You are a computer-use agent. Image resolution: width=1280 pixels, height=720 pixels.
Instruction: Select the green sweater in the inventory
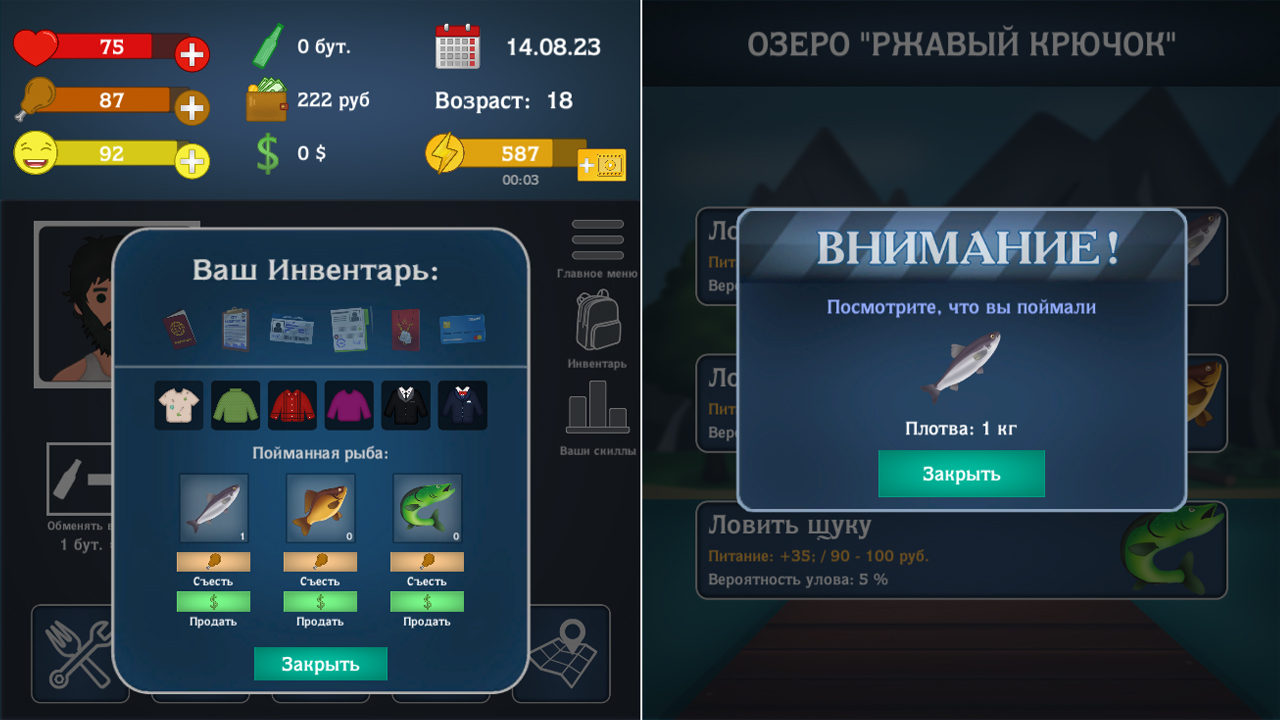(x=235, y=405)
